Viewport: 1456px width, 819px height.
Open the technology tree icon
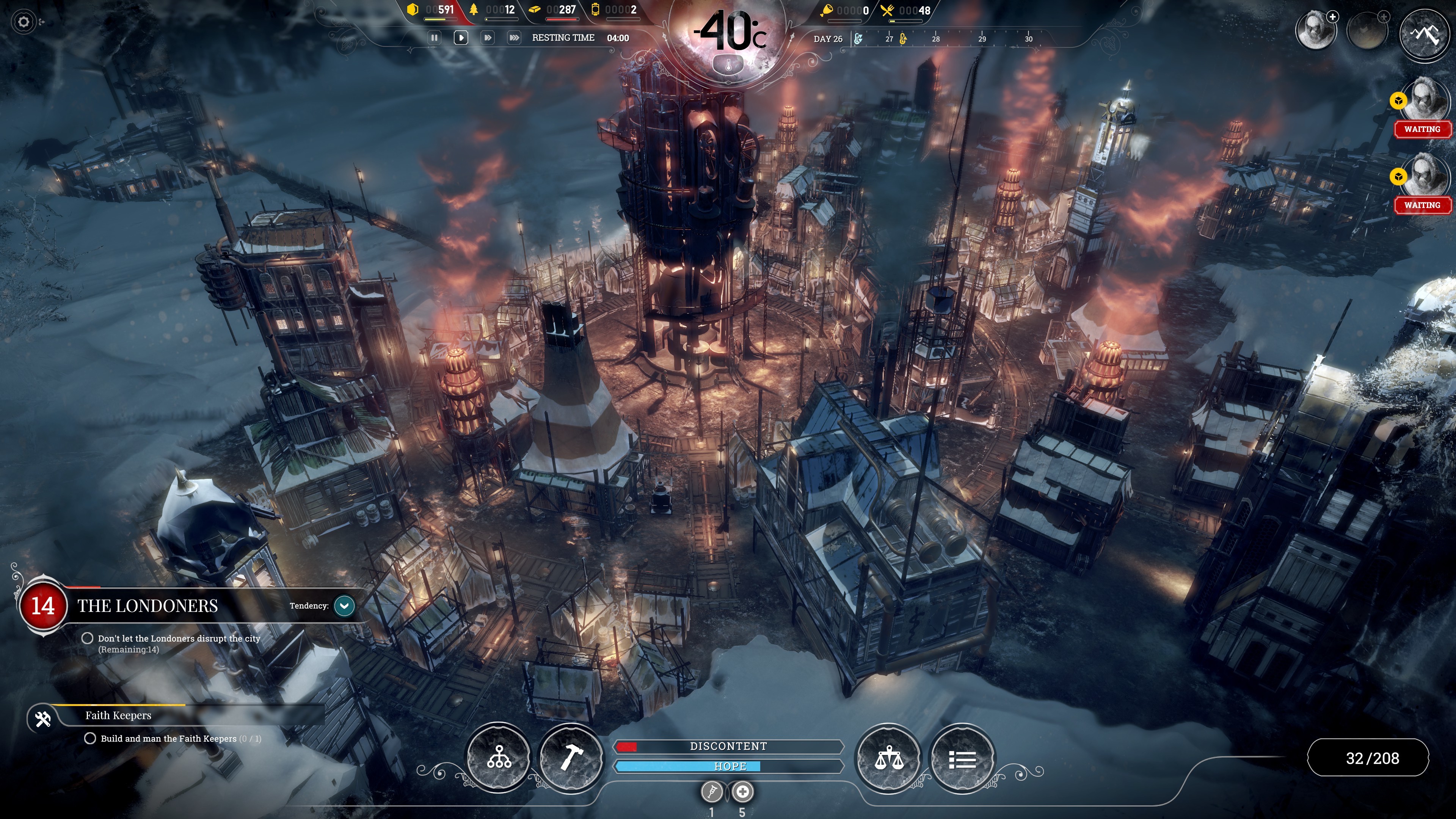pyautogui.click(x=500, y=758)
